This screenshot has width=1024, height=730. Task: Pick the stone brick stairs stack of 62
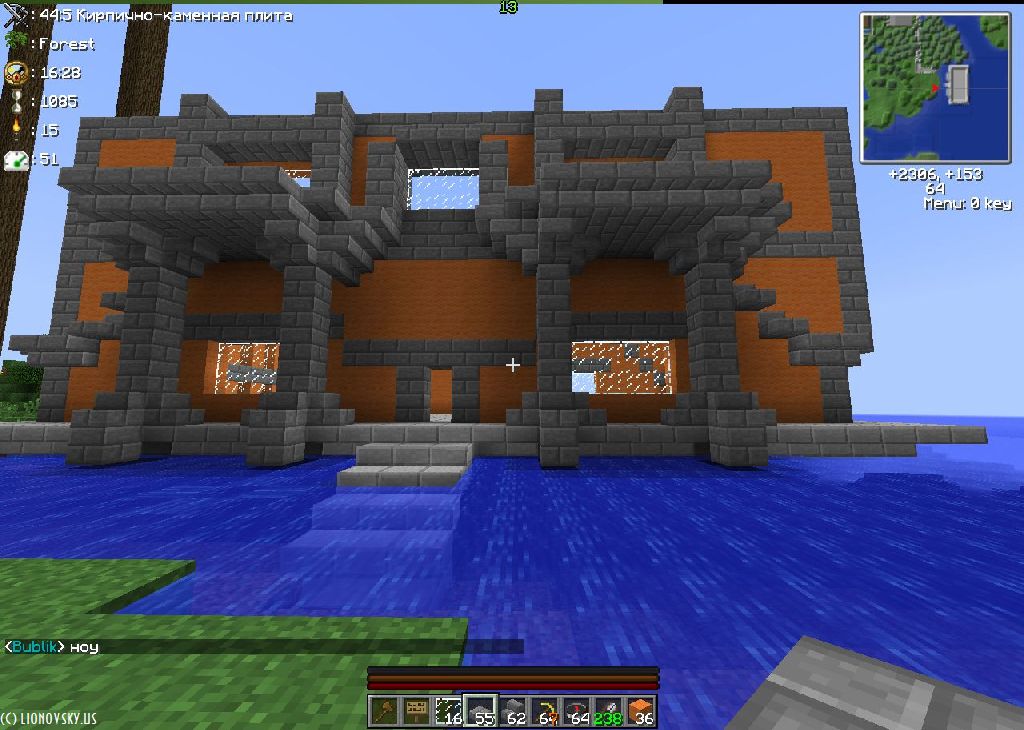tap(513, 711)
